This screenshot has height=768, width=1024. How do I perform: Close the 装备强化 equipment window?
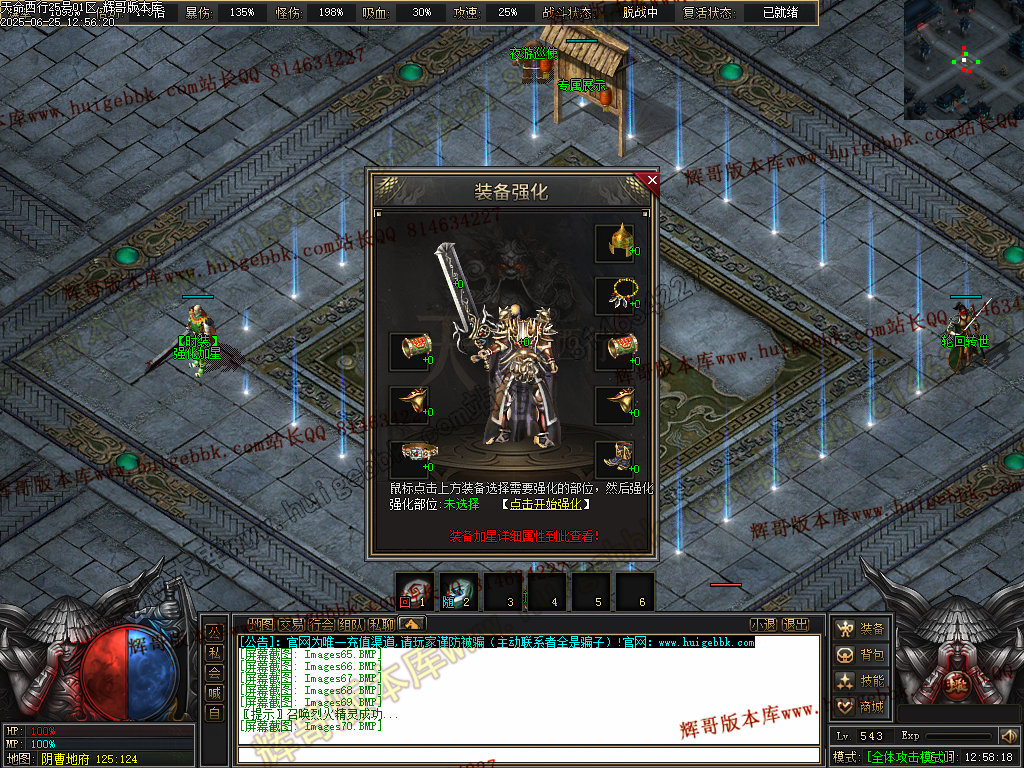[652, 181]
